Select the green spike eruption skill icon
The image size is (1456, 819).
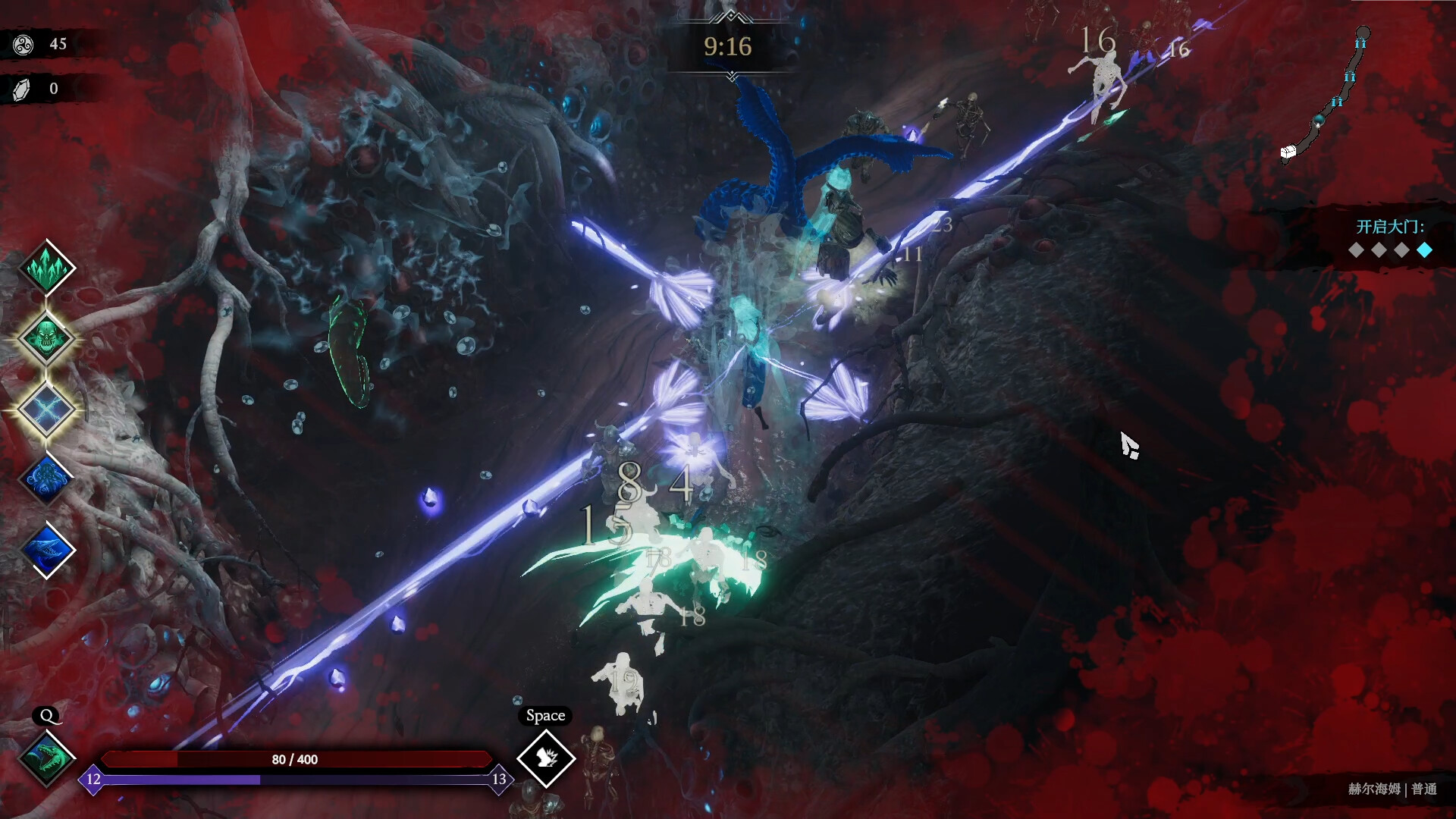point(47,267)
